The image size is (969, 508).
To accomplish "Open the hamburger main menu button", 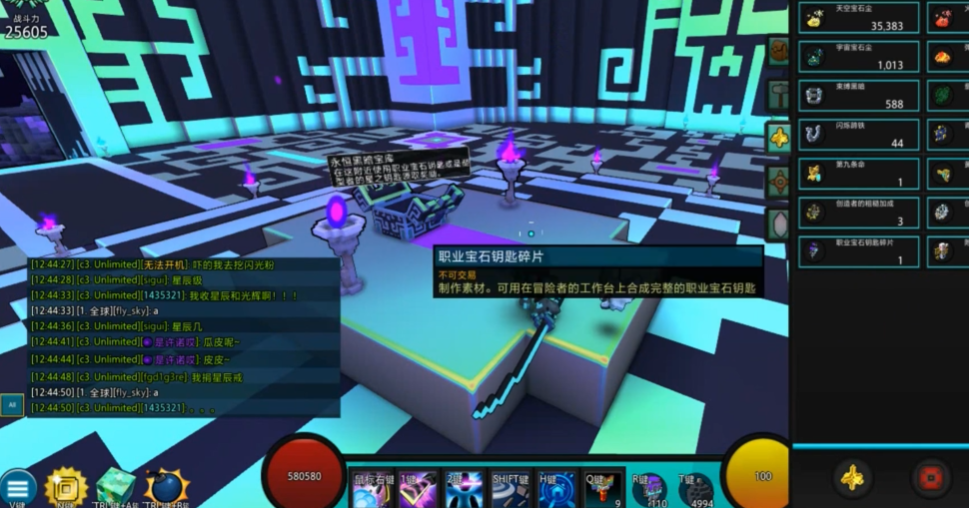I will pyautogui.click(x=17, y=489).
